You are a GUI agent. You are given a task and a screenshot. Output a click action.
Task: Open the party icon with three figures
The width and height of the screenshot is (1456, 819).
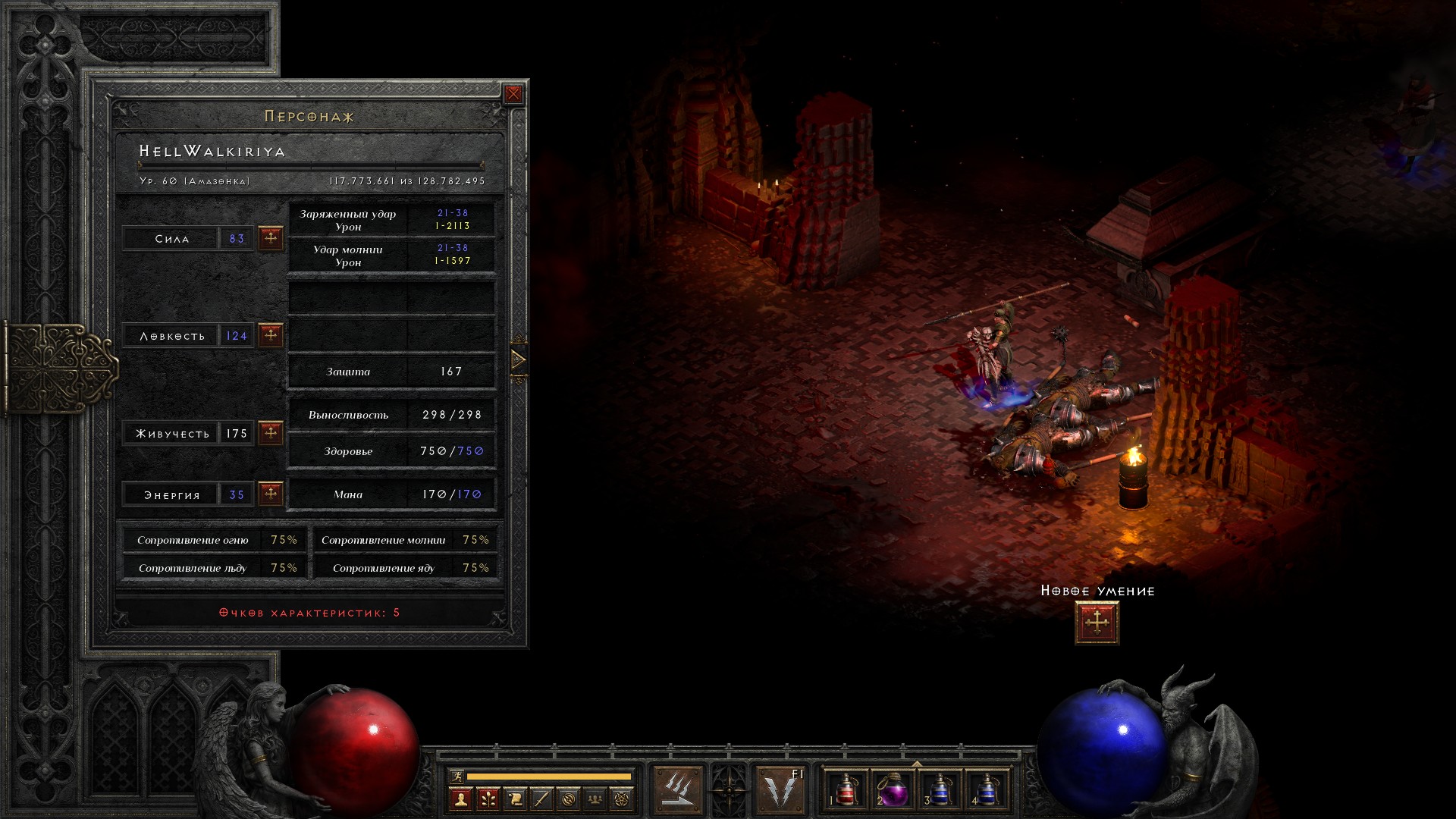point(595,799)
